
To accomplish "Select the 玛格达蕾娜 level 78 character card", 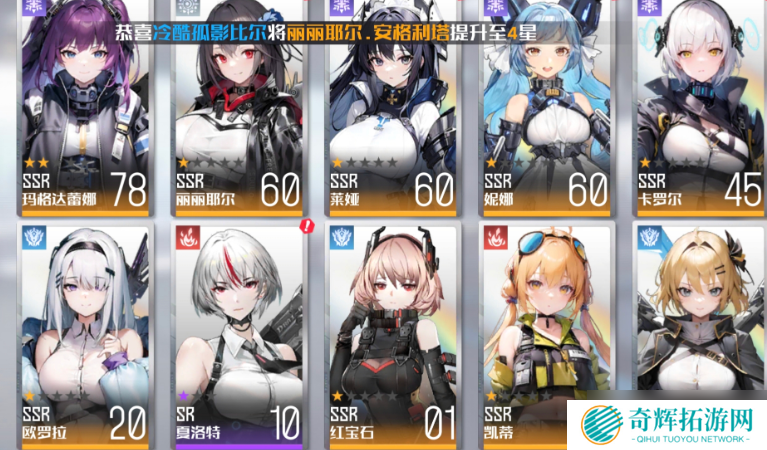I will (x=85, y=110).
